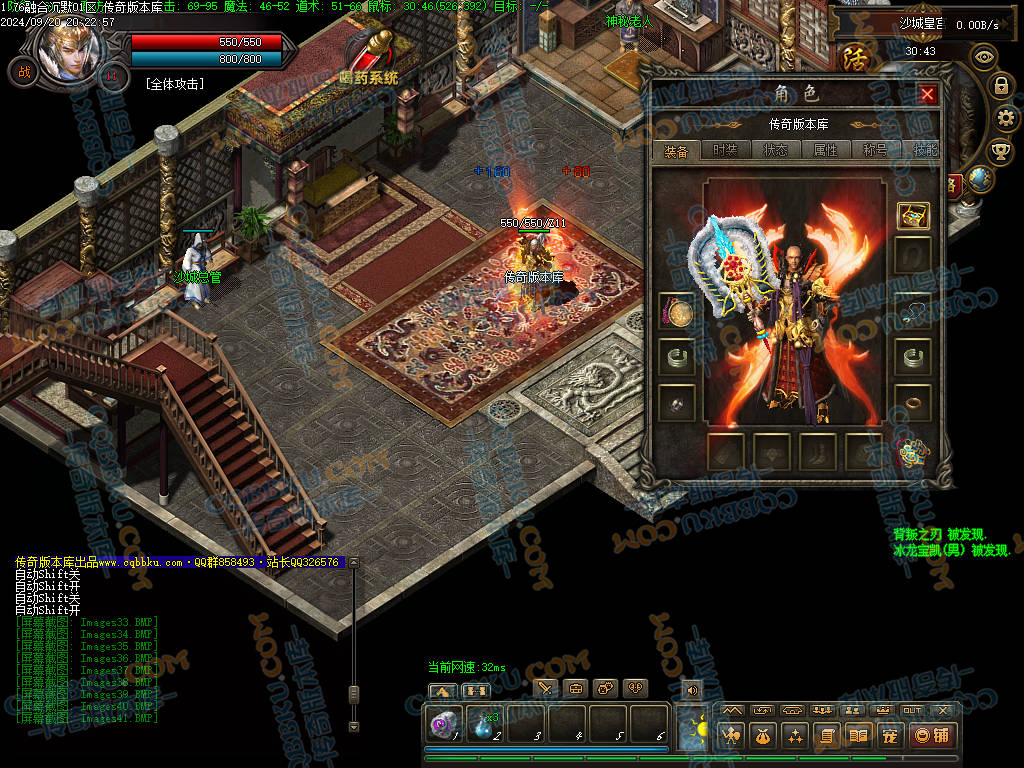Screen dimensions: 1024x768
Task: Select the gold medallion equipment slot
Action: (677, 313)
